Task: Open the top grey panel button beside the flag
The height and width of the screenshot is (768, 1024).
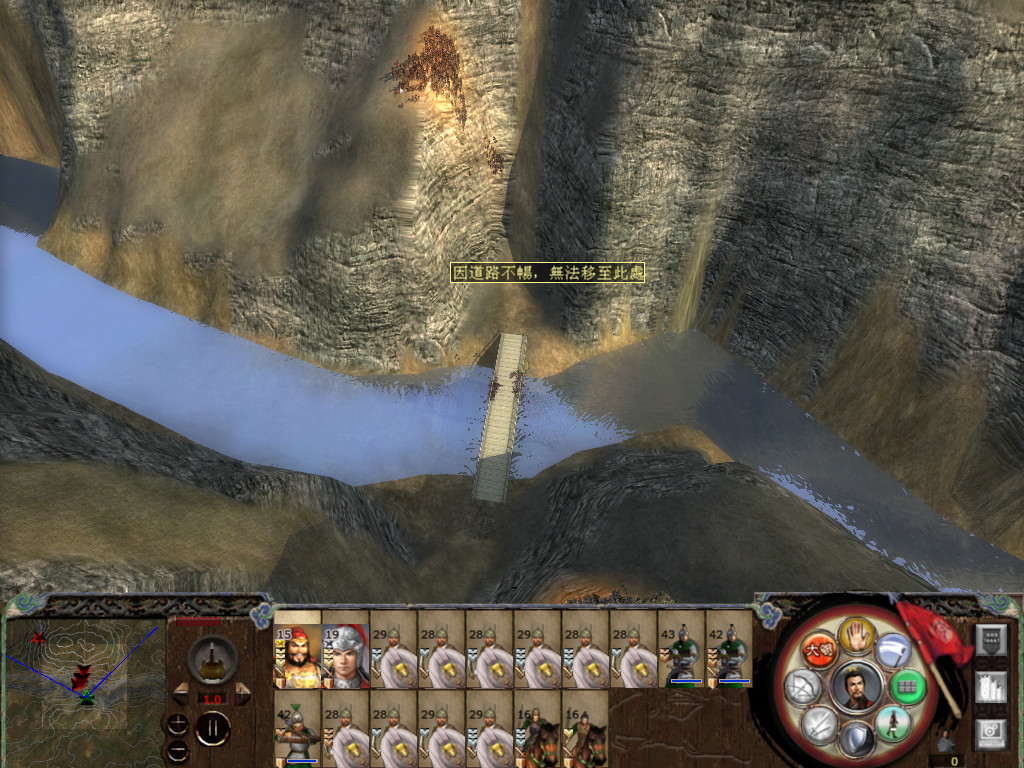Action: 989,640
